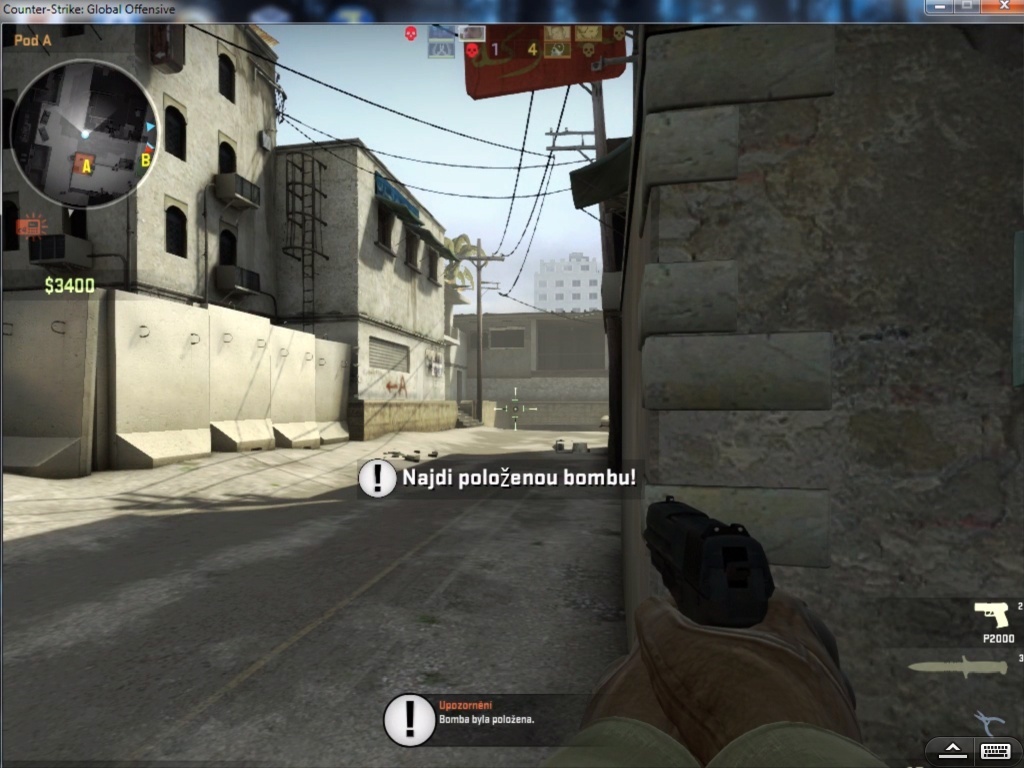Switch to the knife weapon slot

[958, 668]
